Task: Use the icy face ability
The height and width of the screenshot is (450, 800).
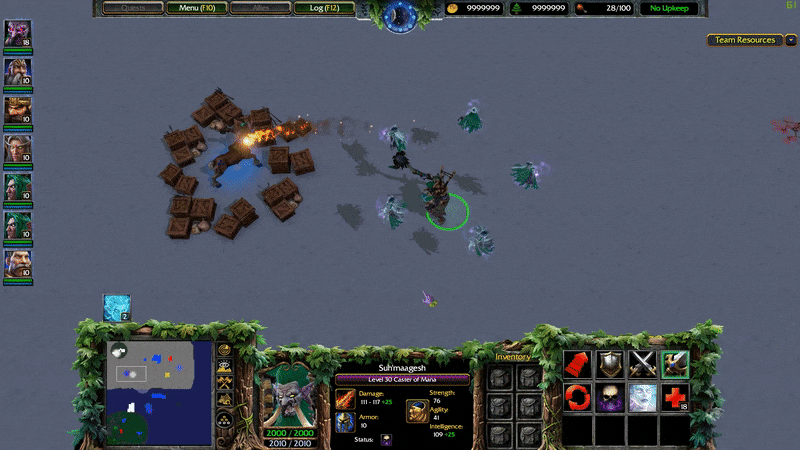Action: (x=643, y=397)
